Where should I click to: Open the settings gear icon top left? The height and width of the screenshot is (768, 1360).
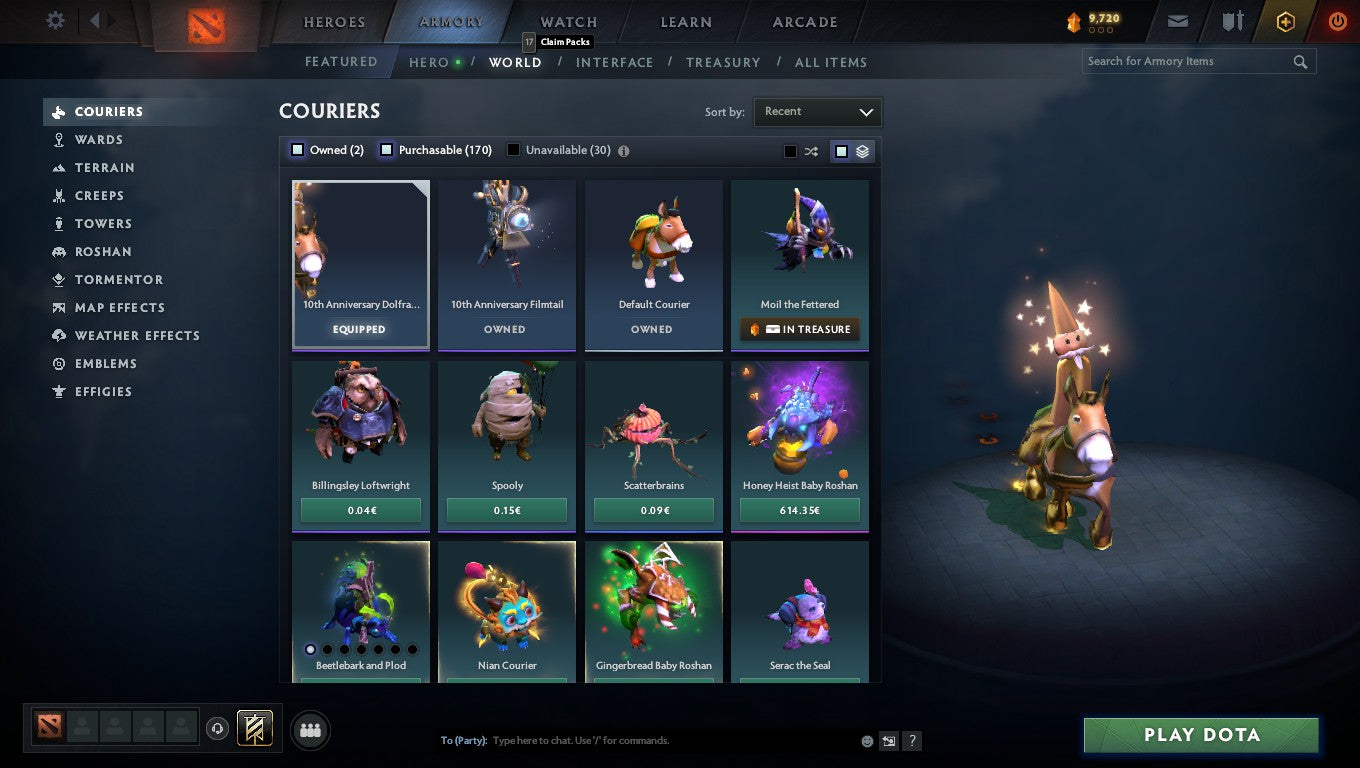tap(55, 20)
